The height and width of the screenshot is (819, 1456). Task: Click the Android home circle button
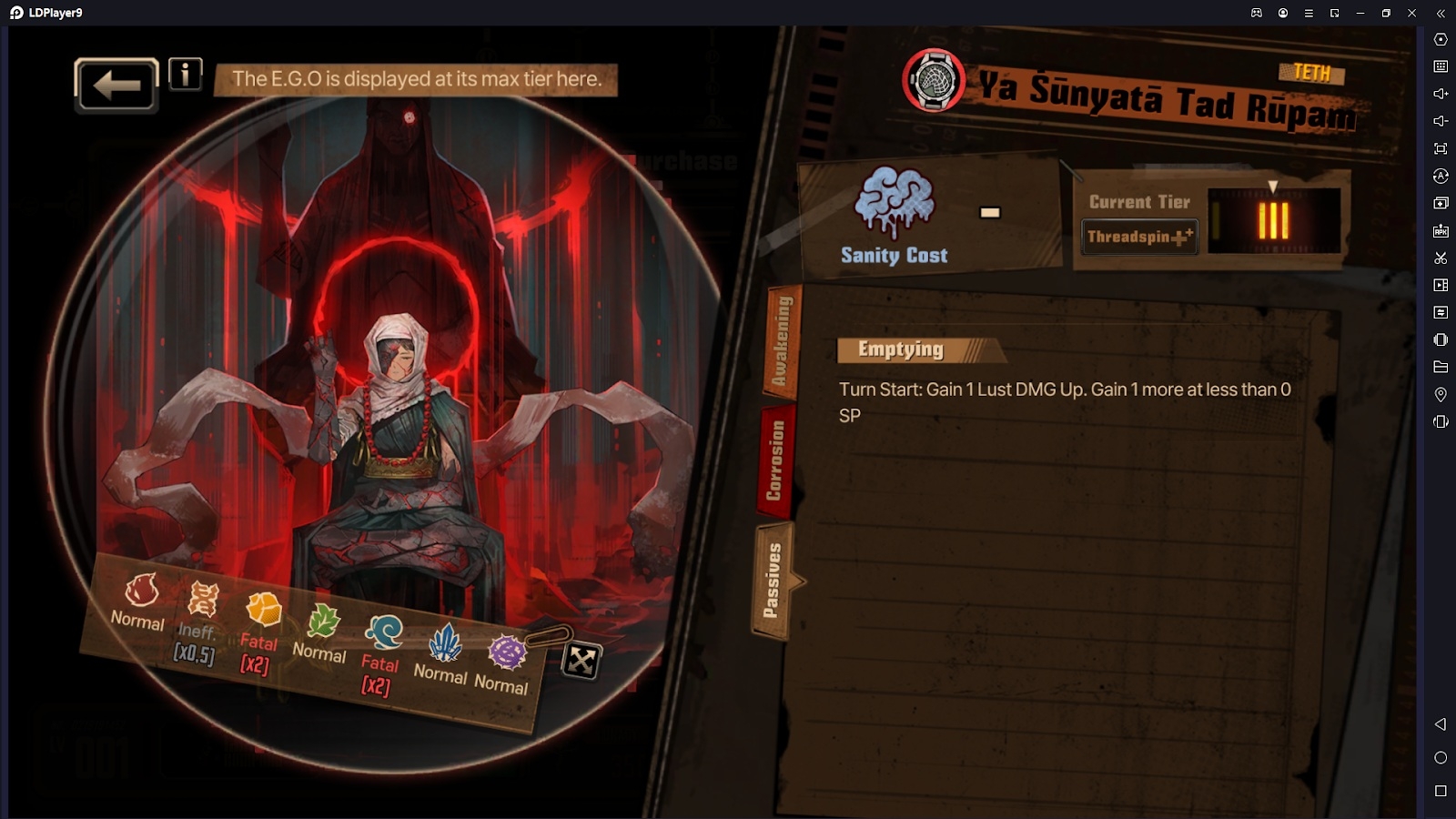pyautogui.click(x=1441, y=758)
